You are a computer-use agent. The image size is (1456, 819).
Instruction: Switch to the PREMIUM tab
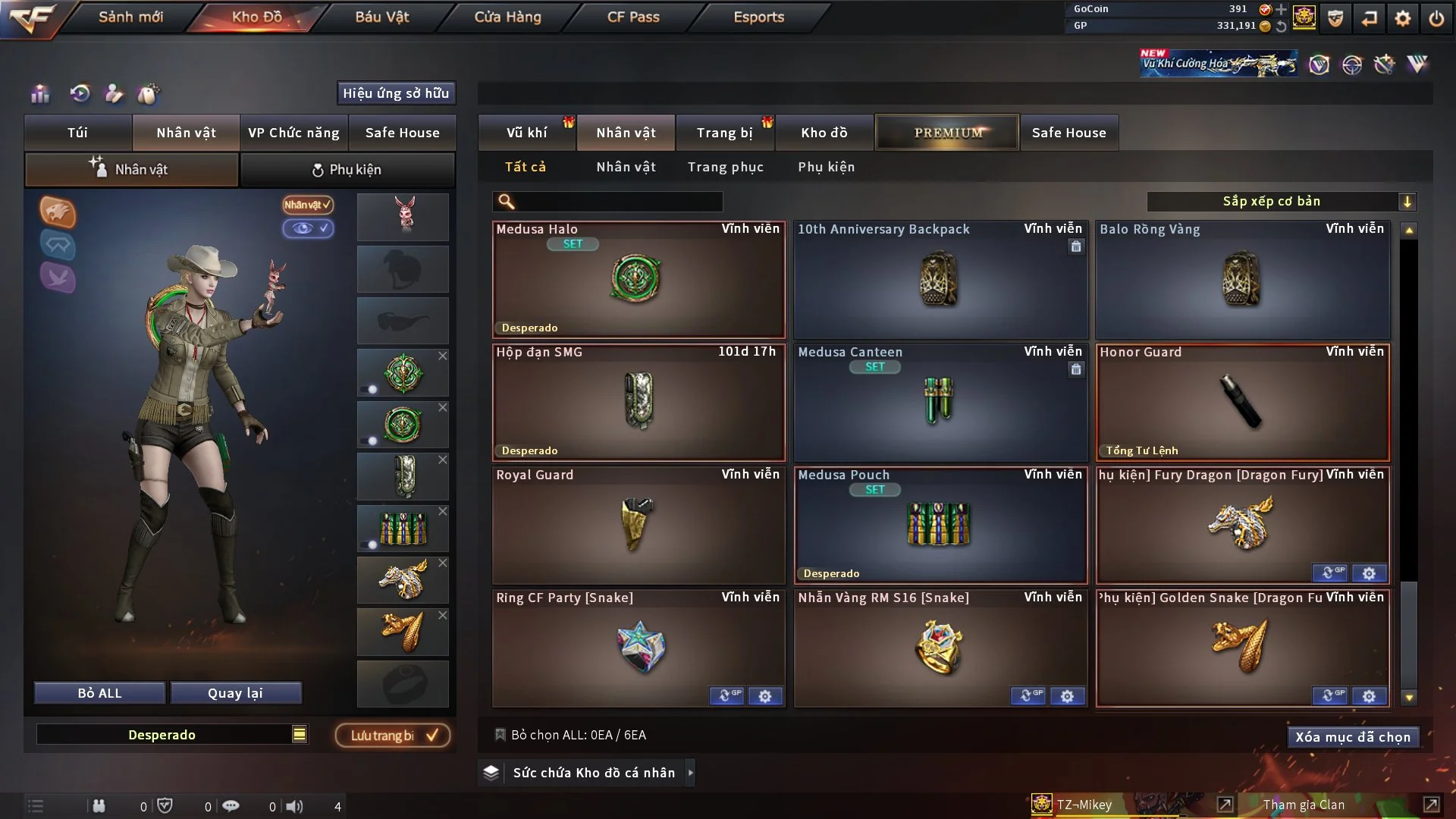pos(946,132)
